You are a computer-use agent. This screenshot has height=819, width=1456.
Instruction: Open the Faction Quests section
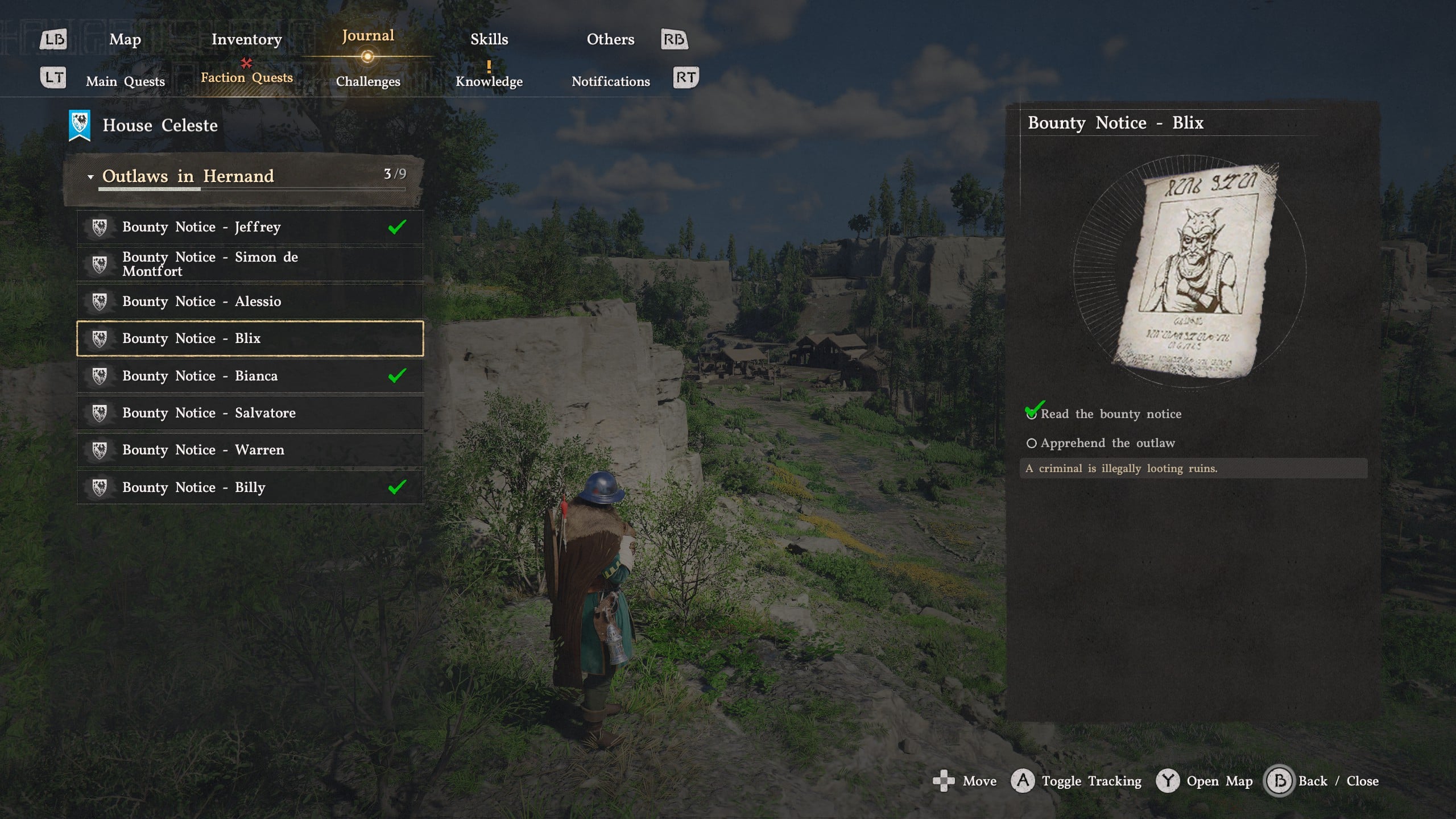point(246,78)
